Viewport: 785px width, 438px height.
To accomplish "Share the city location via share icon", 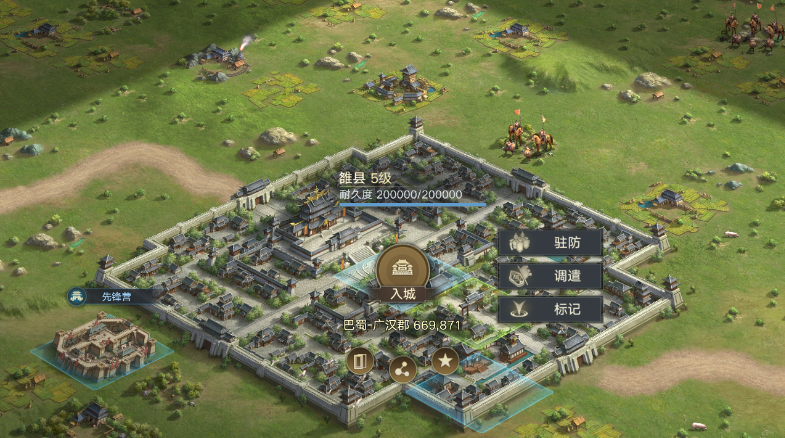I will [x=402, y=367].
